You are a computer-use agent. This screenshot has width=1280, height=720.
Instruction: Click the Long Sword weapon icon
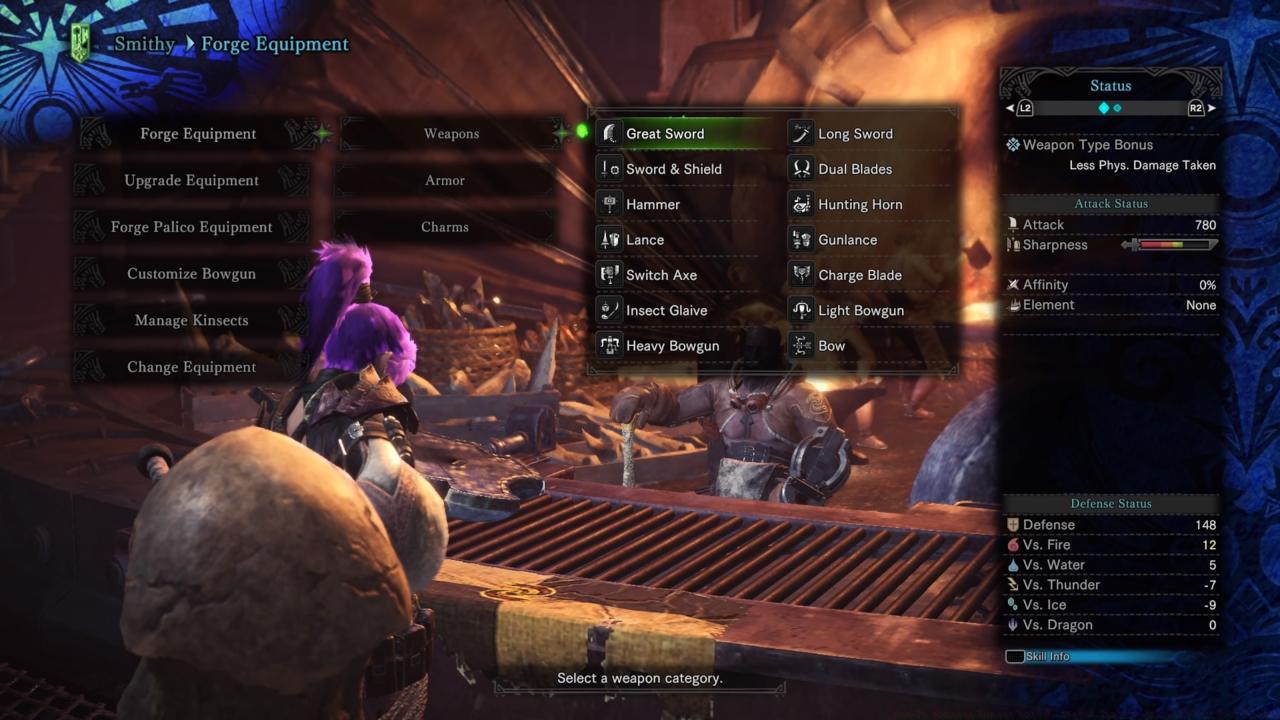[x=800, y=133]
